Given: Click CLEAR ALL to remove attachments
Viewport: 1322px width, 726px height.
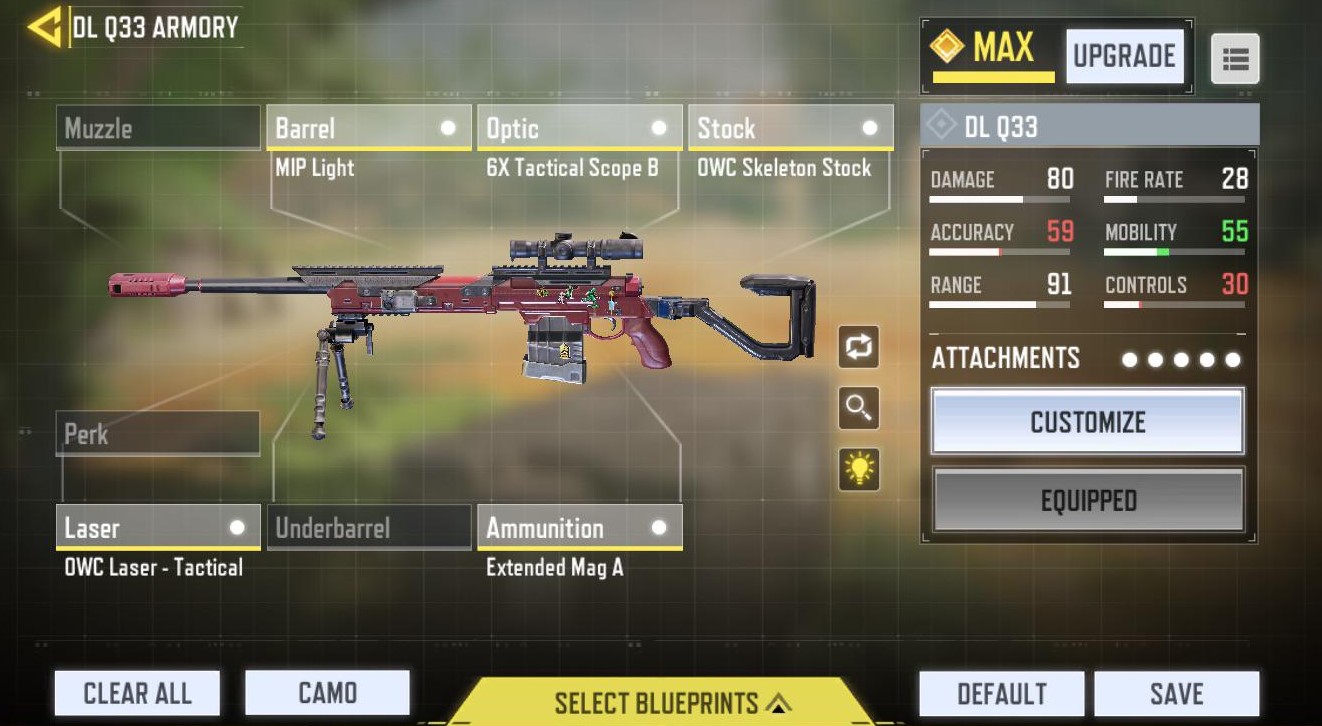Looking at the screenshot, I should 137,692.
